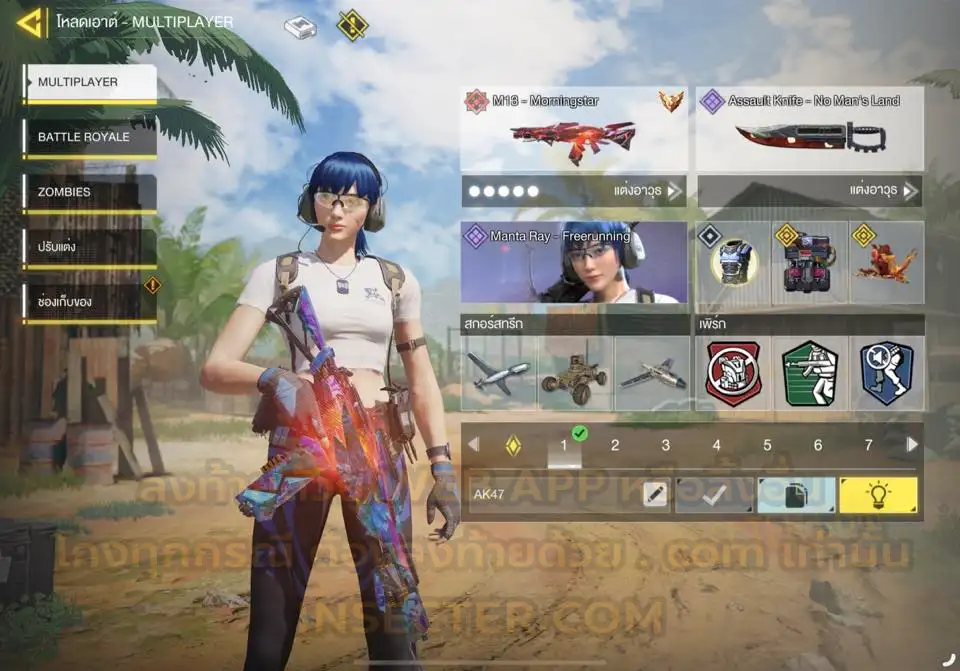Open the green perk slot

point(810,373)
